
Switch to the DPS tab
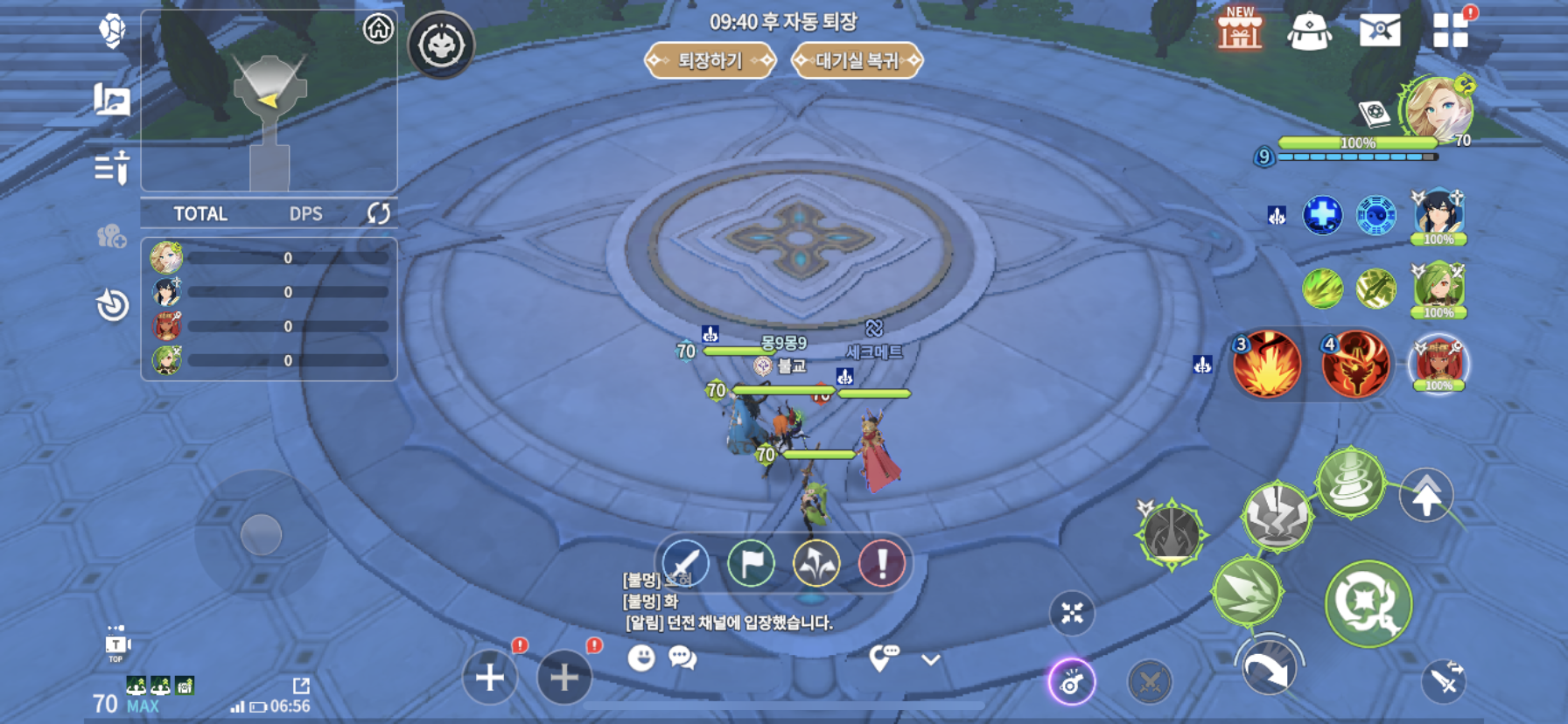(x=305, y=214)
